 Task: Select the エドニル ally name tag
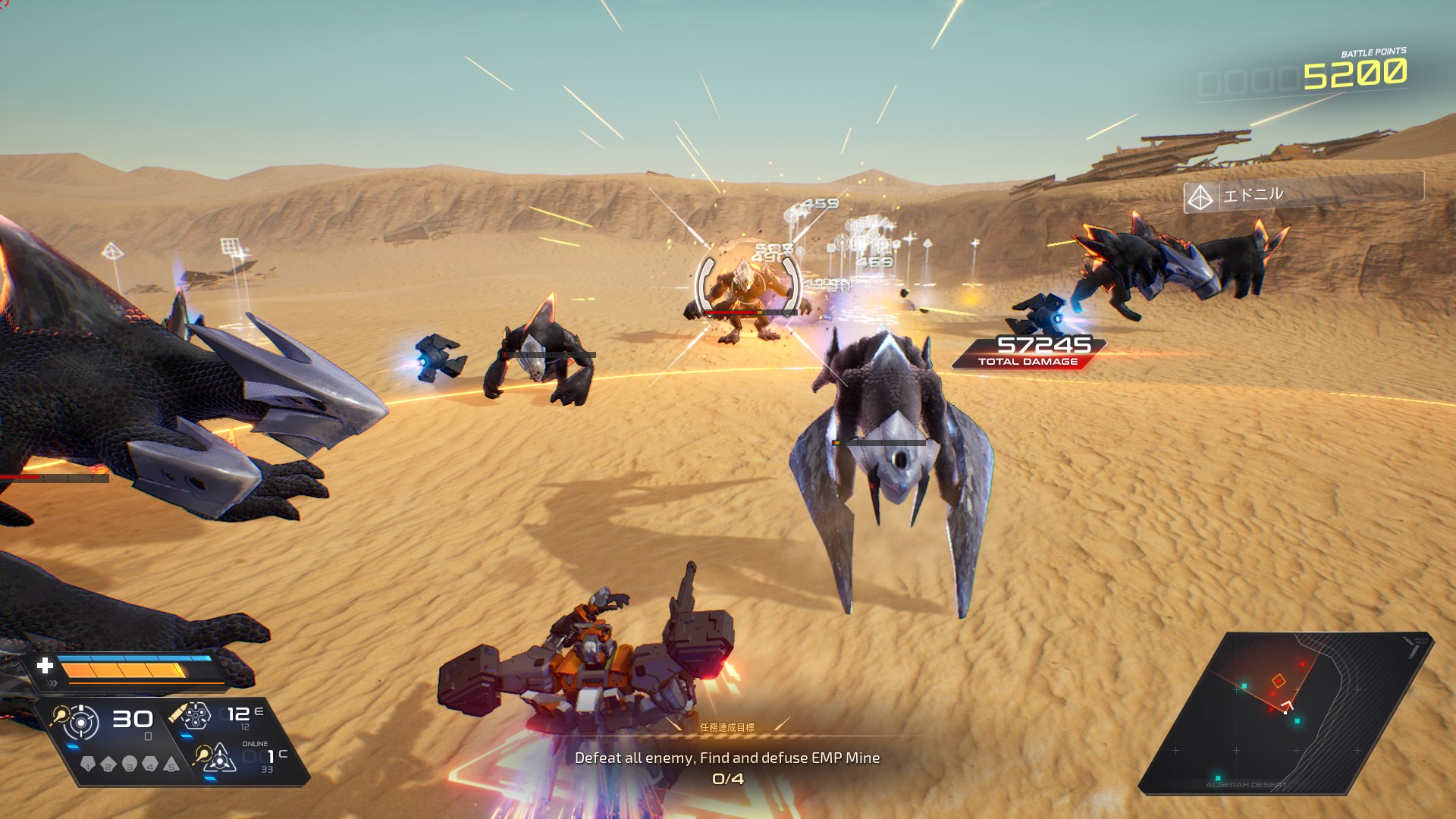[1303, 195]
